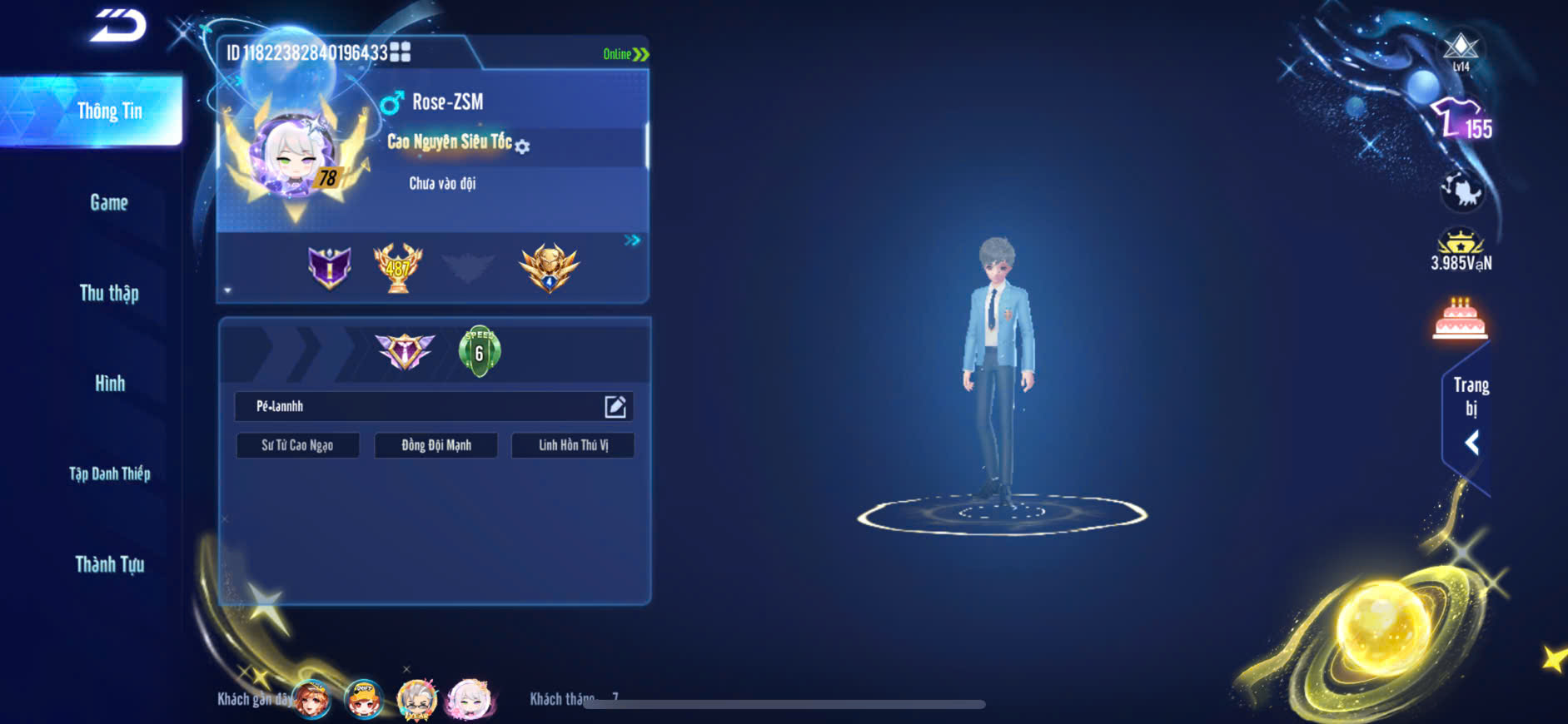The height and width of the screenshot is (724, 1568).
Task: Expand the badges row with the double arrow
Action: click(x=632, y=241)
